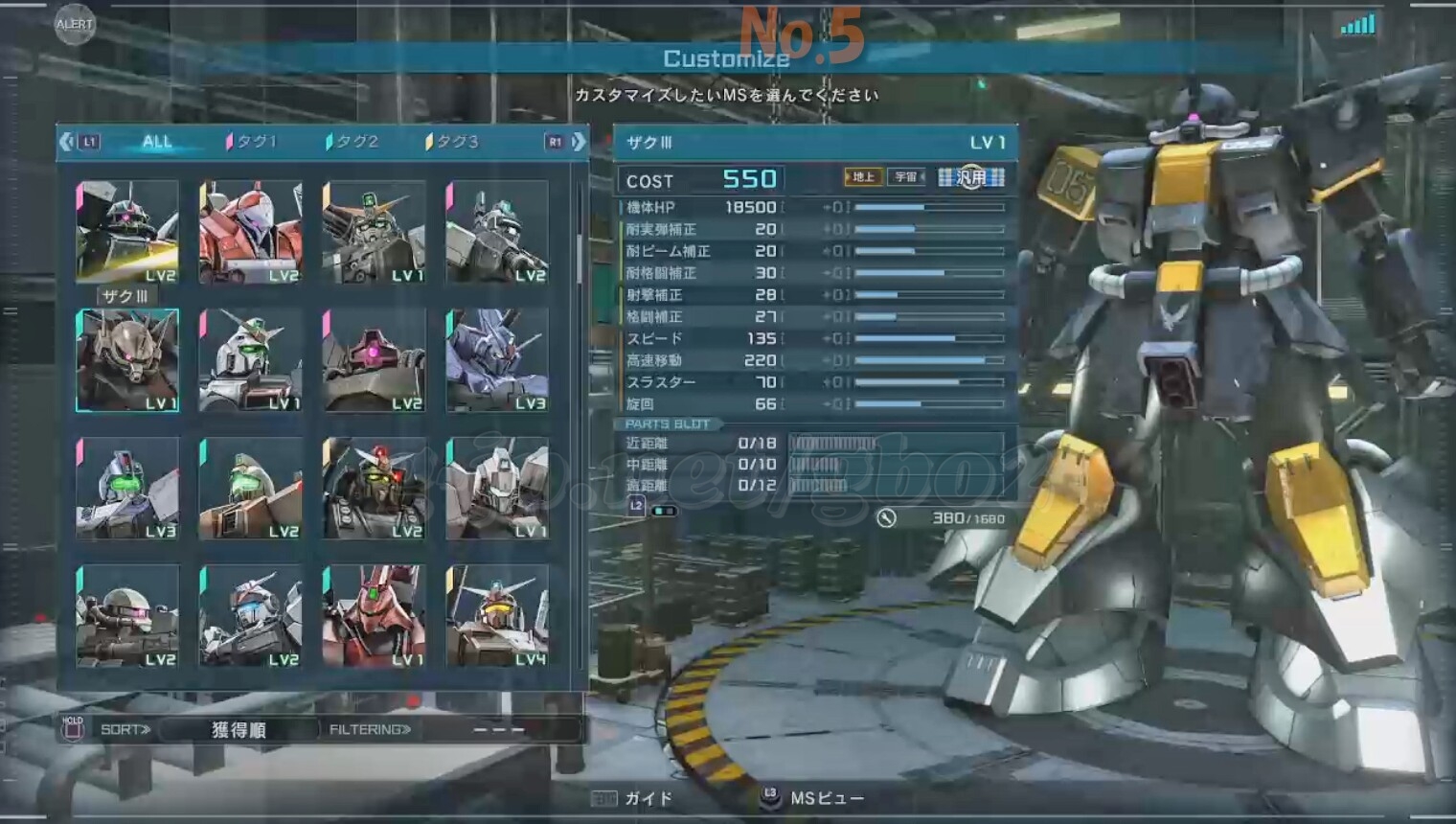The height and width of the screenshot is (824, 1456).
Task: Choose the red horned mobile suit LV1
Action: (374, 616)
